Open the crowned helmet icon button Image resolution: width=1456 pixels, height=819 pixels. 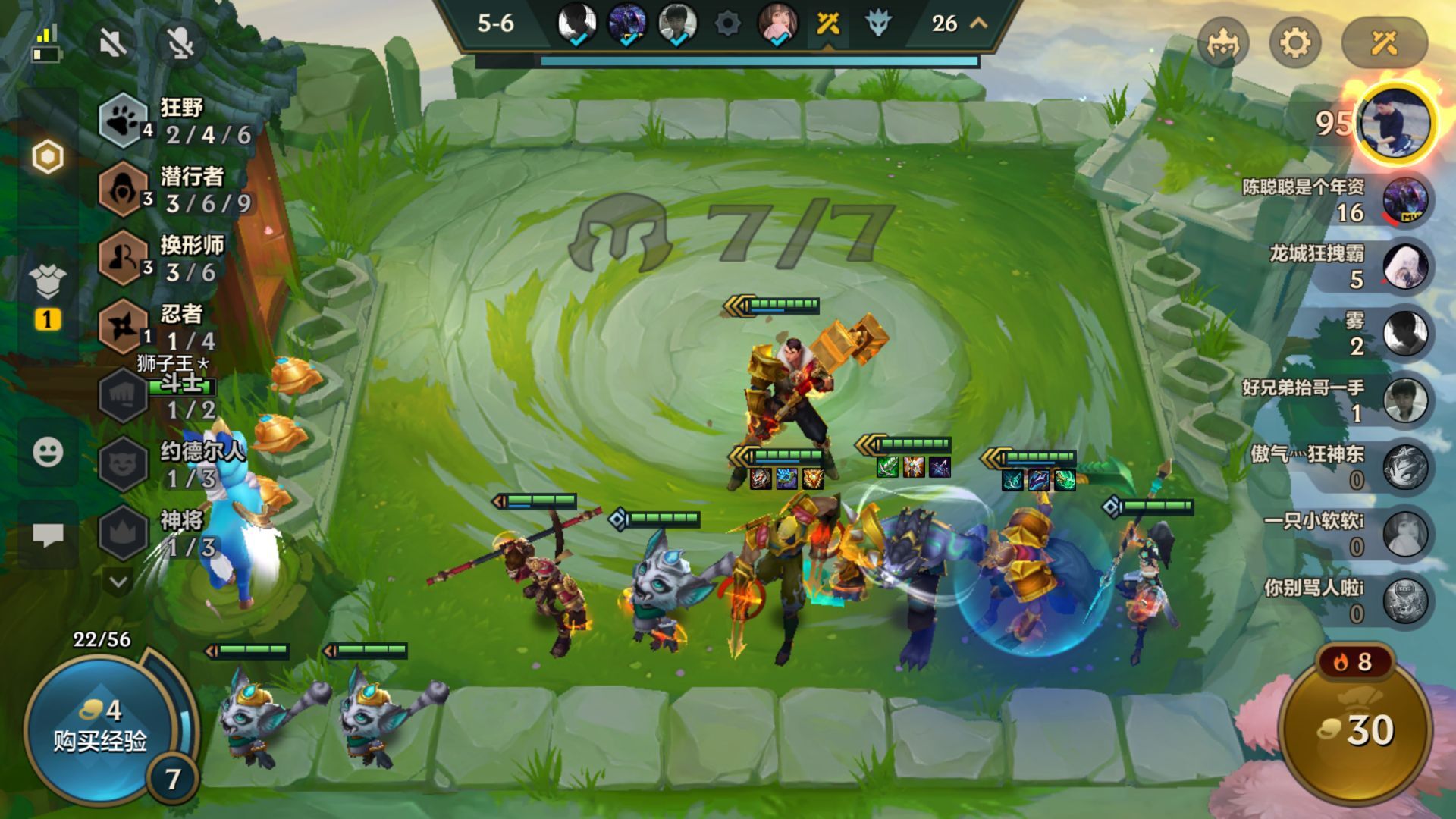click(x=1222, y=43)
